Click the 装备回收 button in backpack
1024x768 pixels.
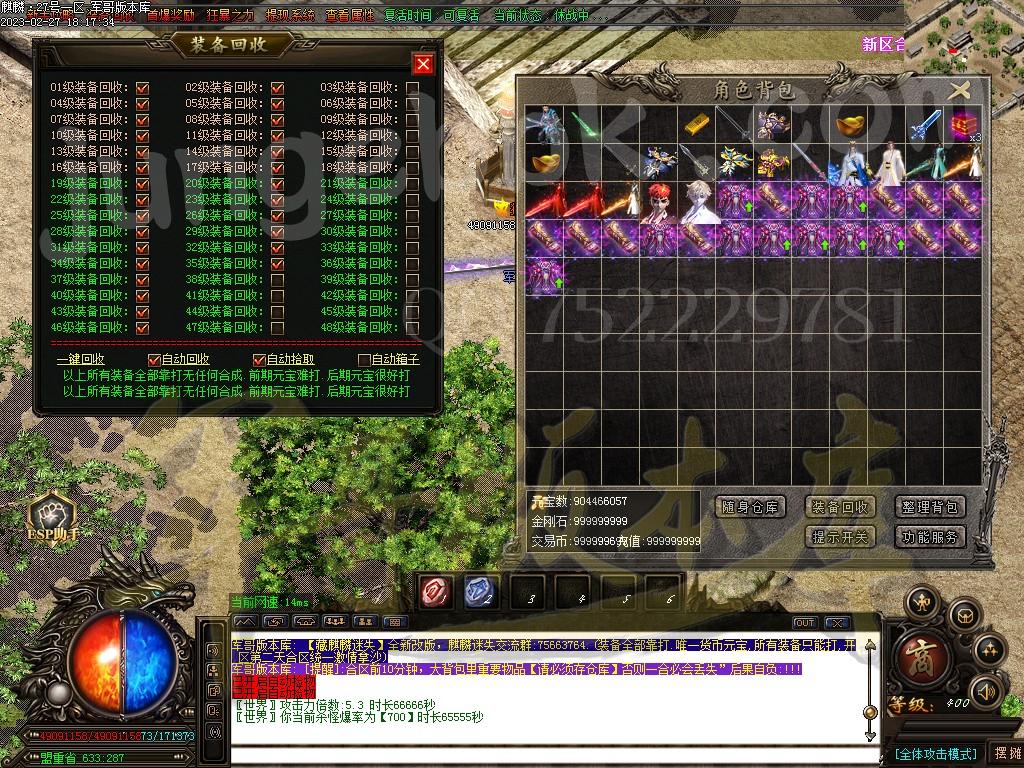(x=840, y=507)
